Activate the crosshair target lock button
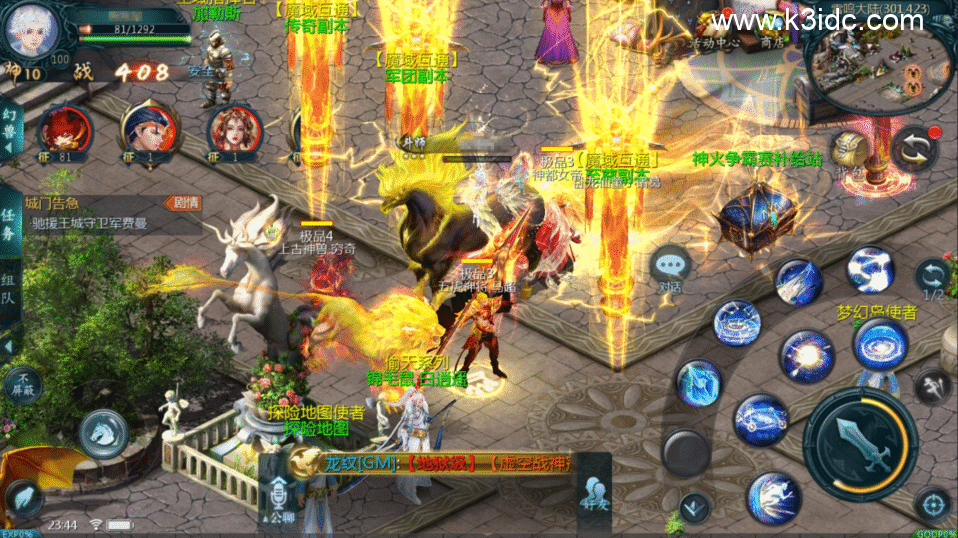The height and width of the screenshot is (538, 958). [x=931, y=503]
